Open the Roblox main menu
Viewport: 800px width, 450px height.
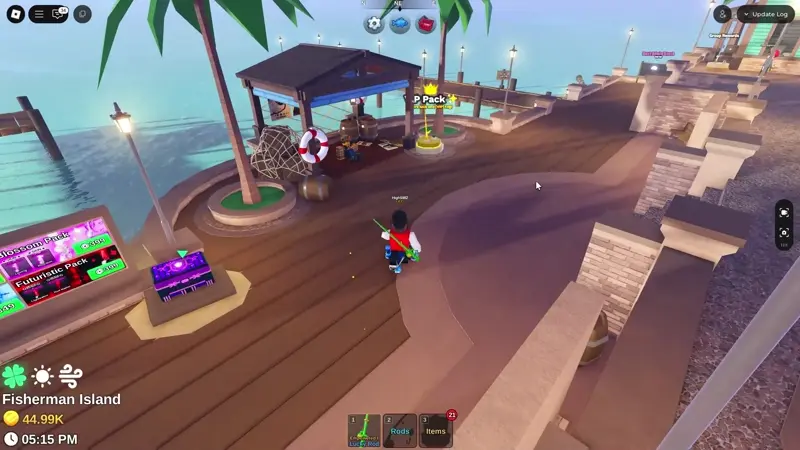(x=15, y=14)
